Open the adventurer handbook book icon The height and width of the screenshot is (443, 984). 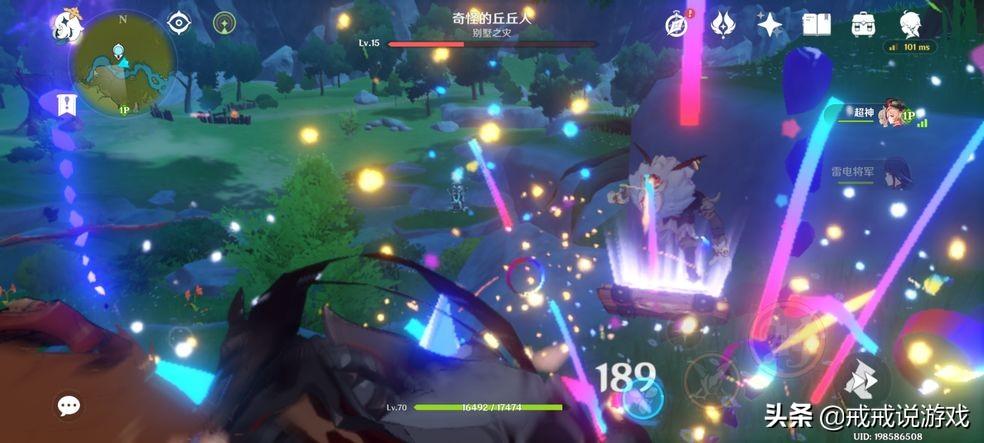(x=817, y=25)
